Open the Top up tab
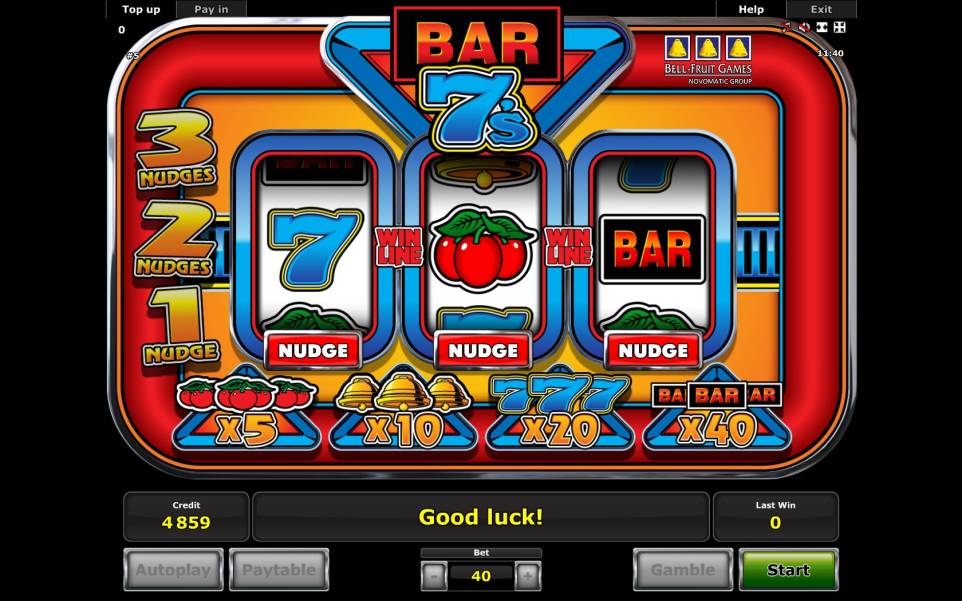The image size is (962, 601). coord(140,9)
